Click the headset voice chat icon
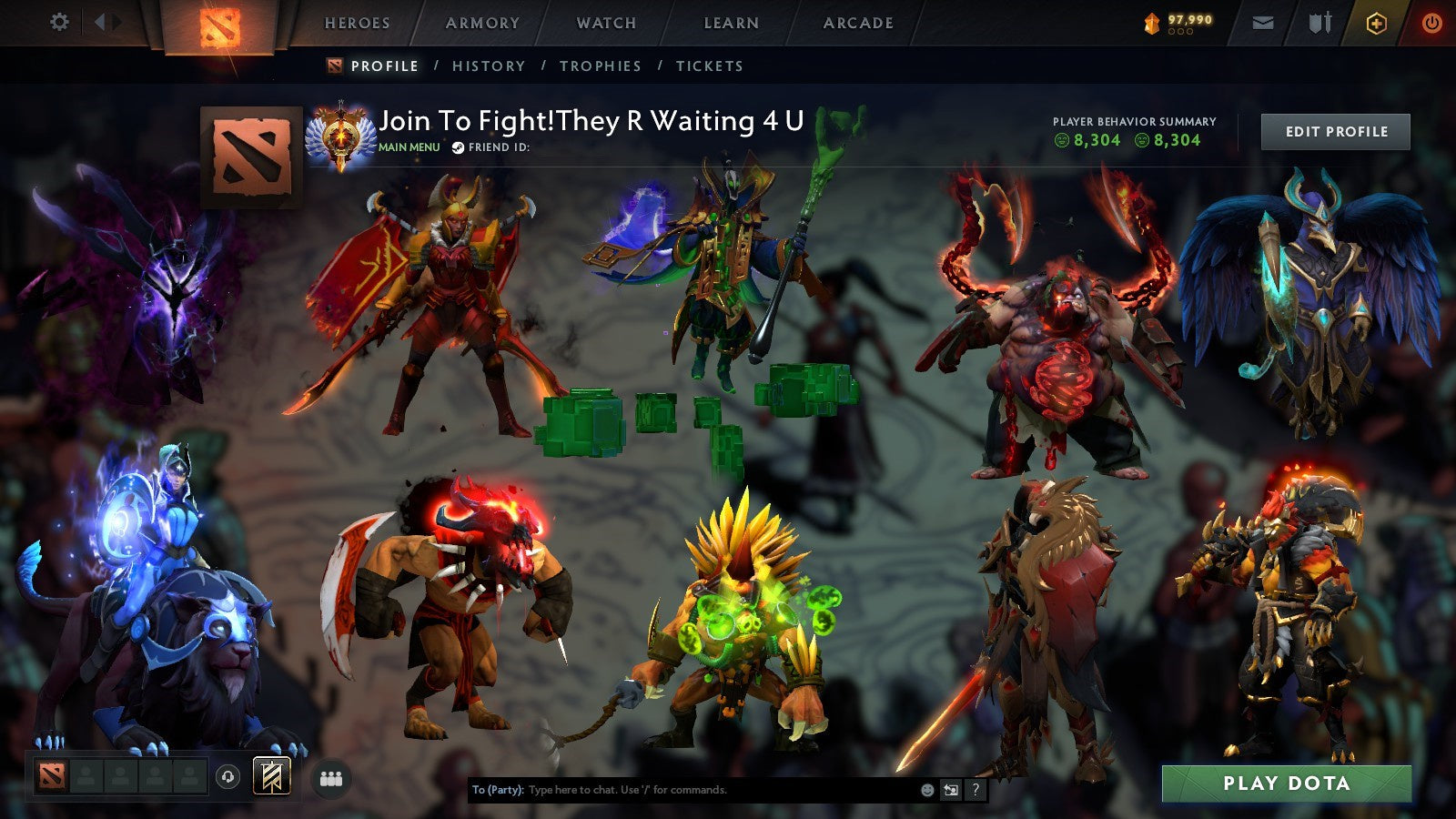Screen dimensions: 1456x819 coord(227,778)
